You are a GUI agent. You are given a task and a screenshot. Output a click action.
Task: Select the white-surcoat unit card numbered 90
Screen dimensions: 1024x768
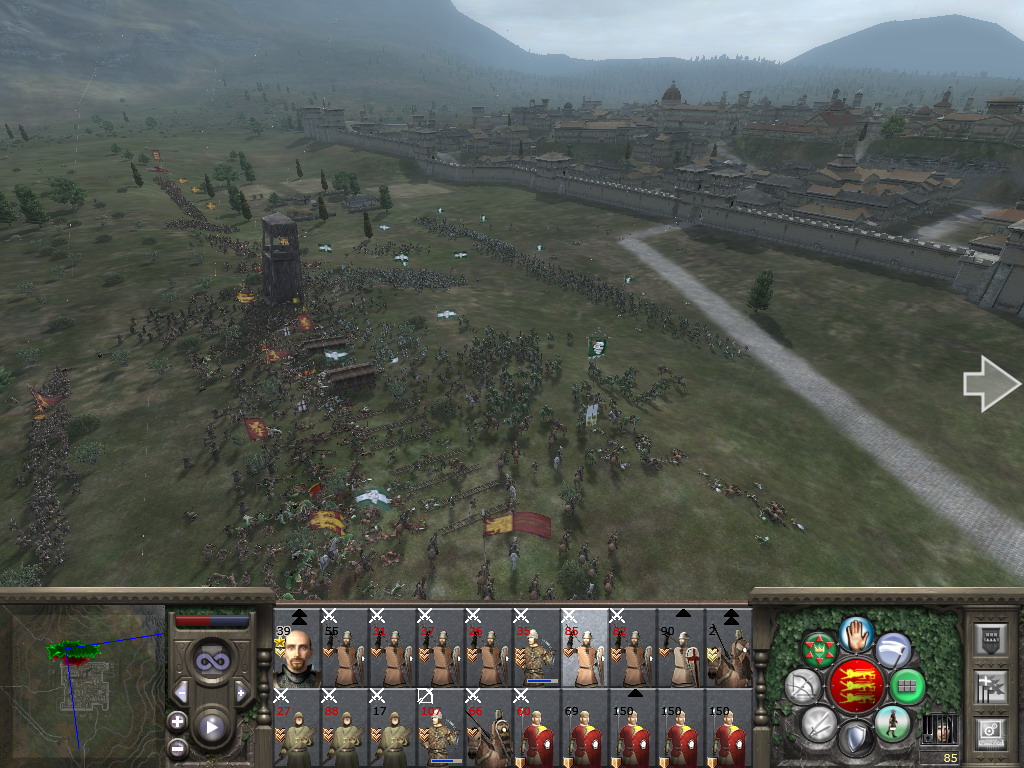point(680,648)
